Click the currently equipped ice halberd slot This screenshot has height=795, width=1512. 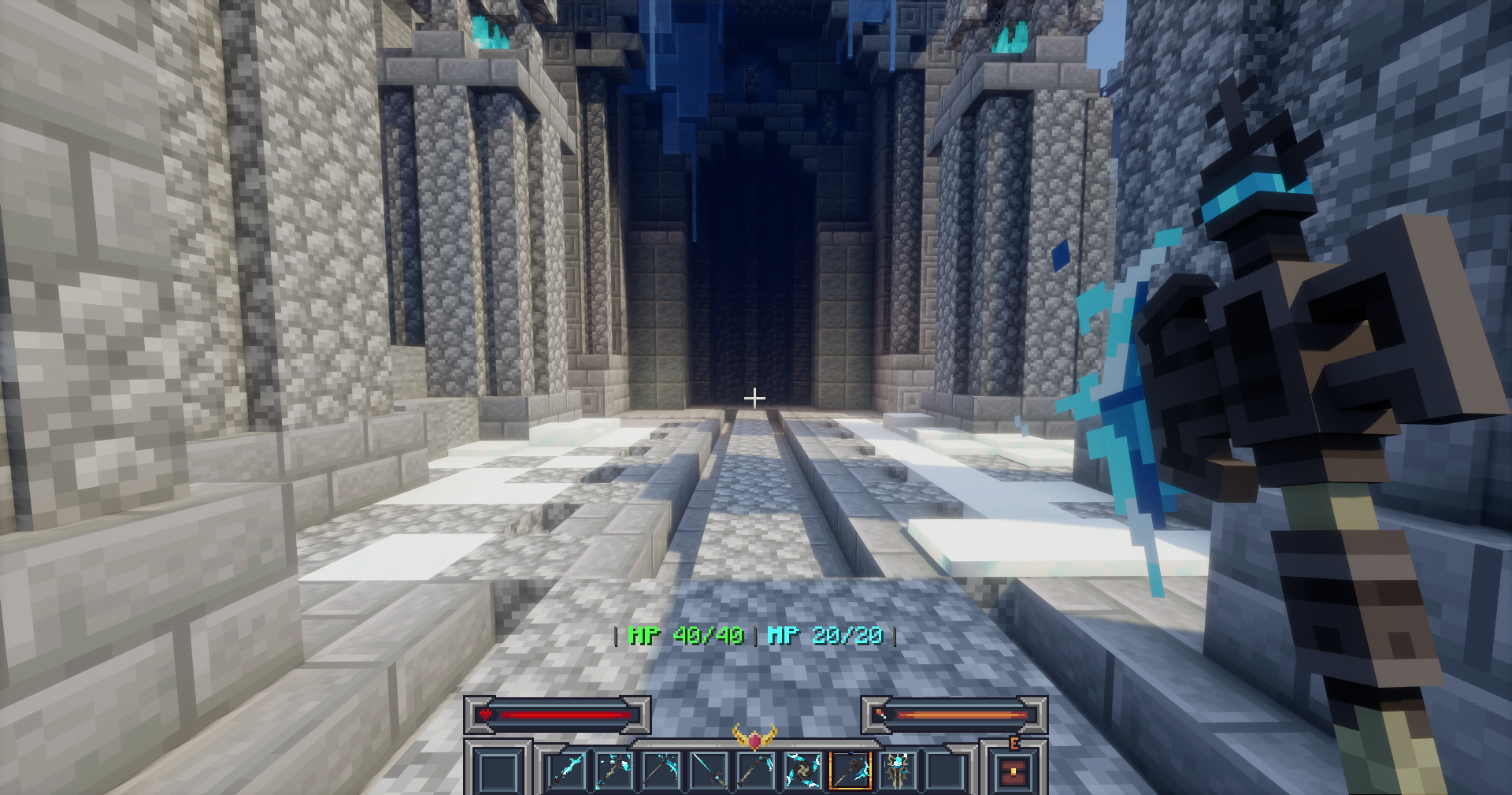[x=850, y=772]
